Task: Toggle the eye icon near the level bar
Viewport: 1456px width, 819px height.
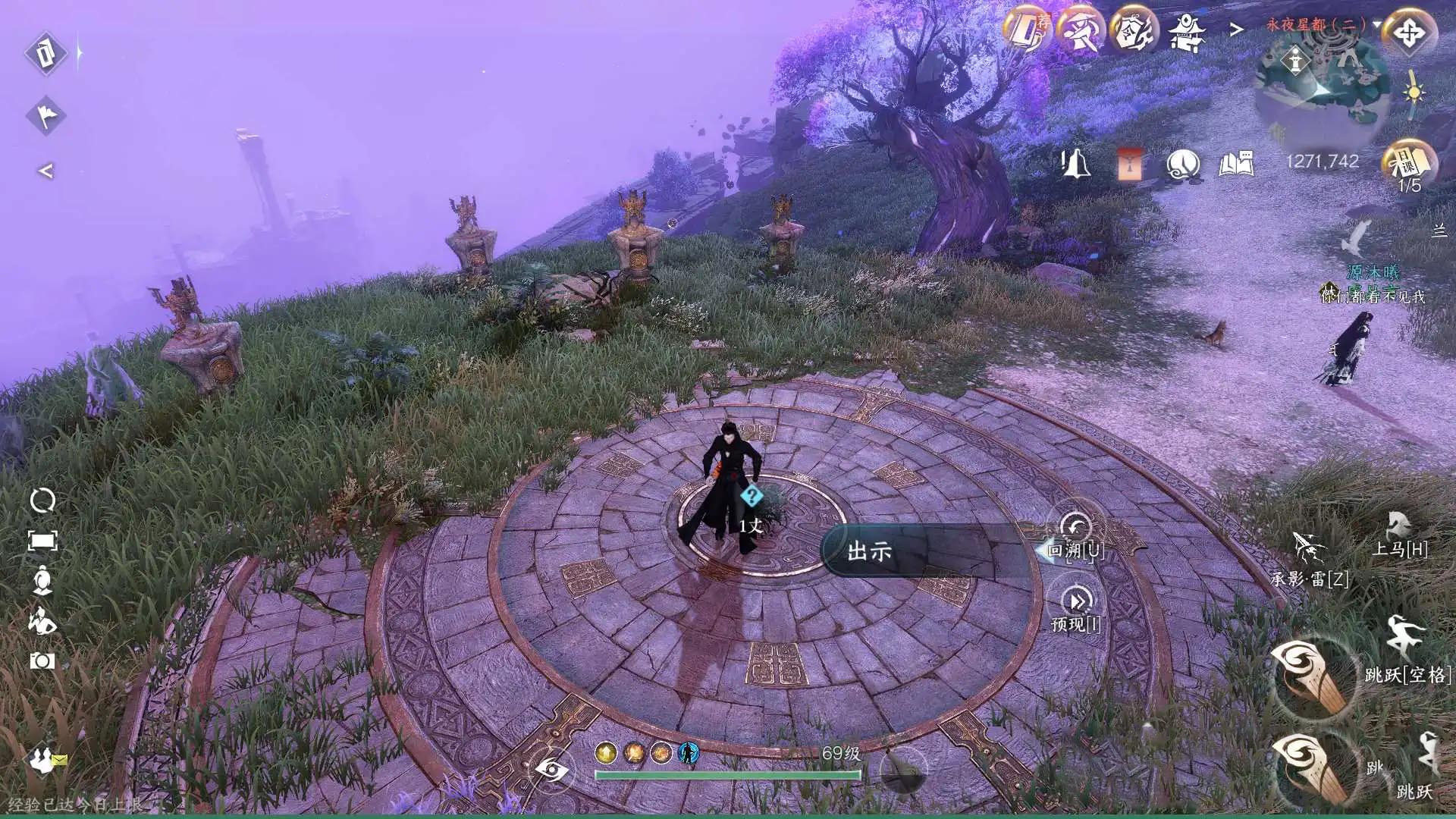Action: click(552, 770)
